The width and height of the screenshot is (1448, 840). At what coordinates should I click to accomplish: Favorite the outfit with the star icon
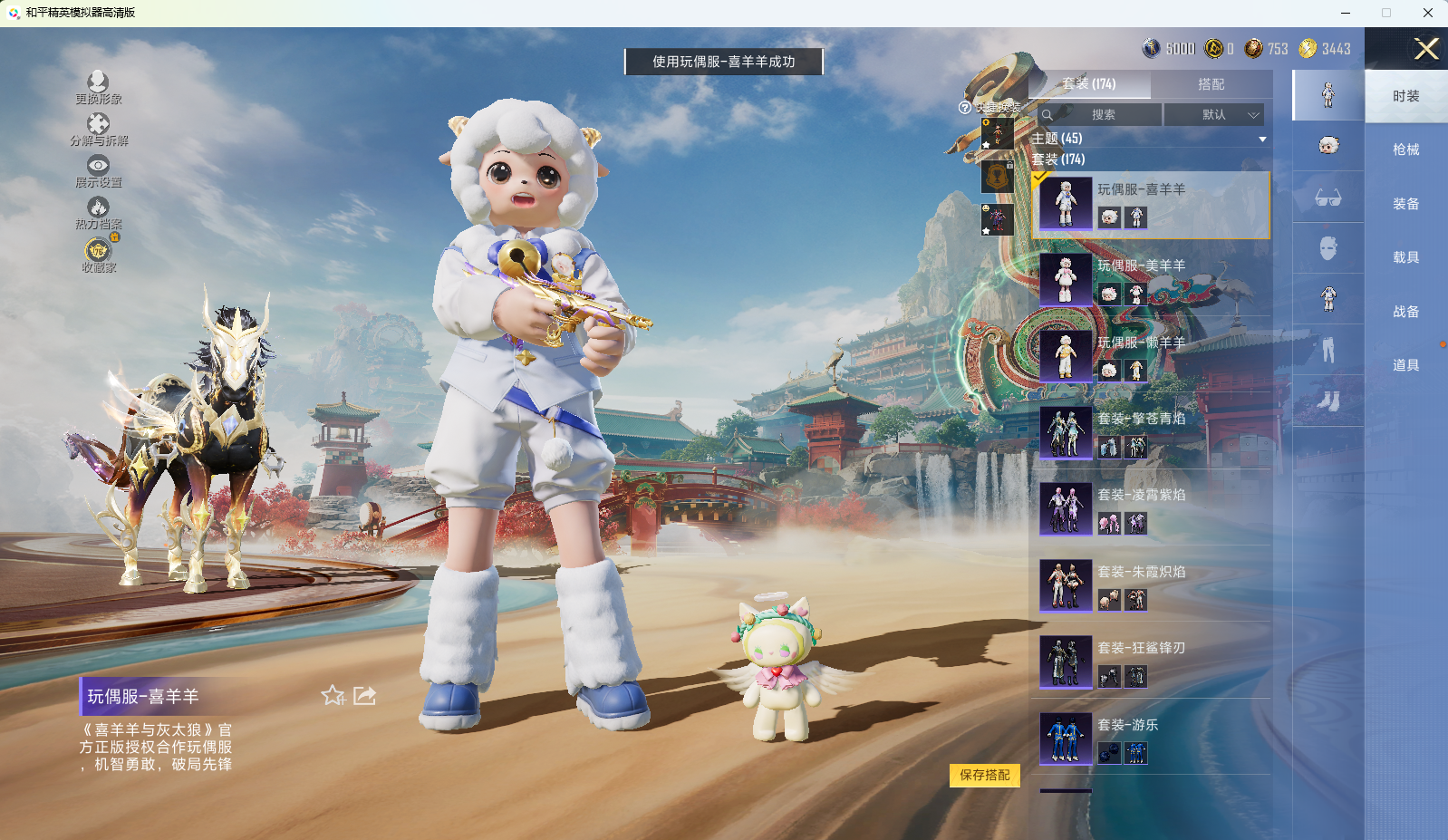[x=333, y=696]
